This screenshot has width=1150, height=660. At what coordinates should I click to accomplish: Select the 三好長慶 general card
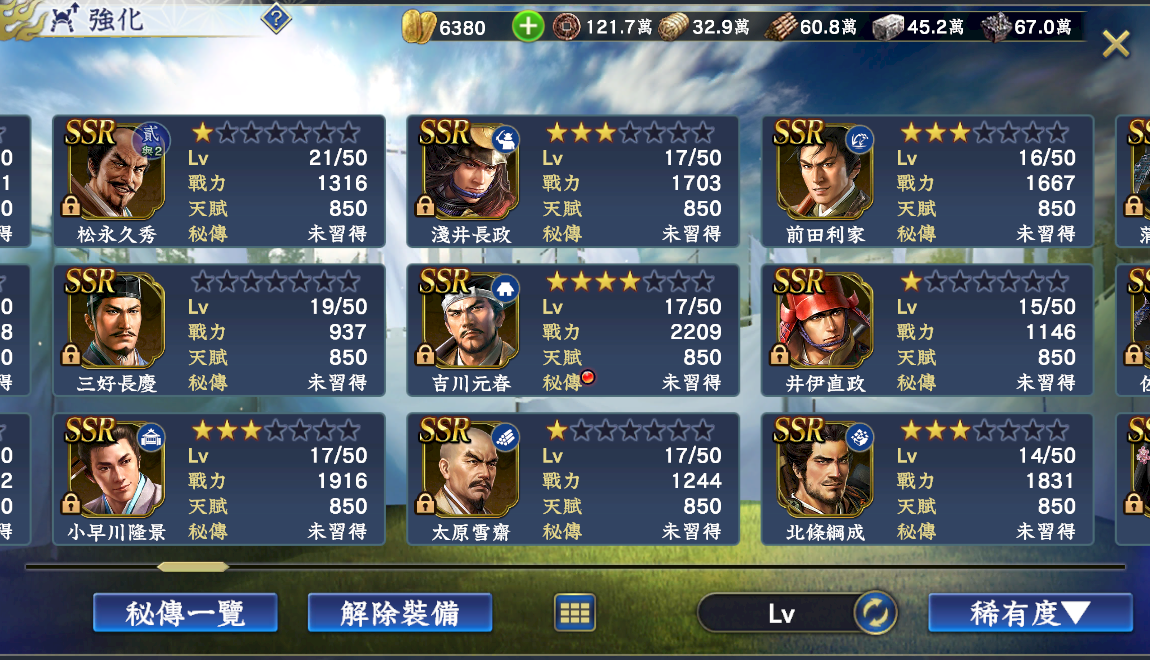(x=219, y=330)
